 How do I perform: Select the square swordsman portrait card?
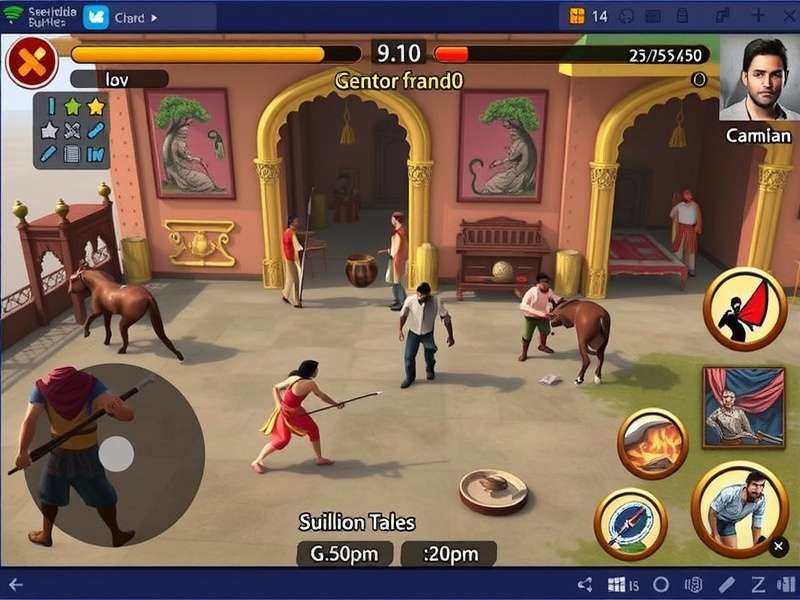pyautogui.click(x=743, y=407)
